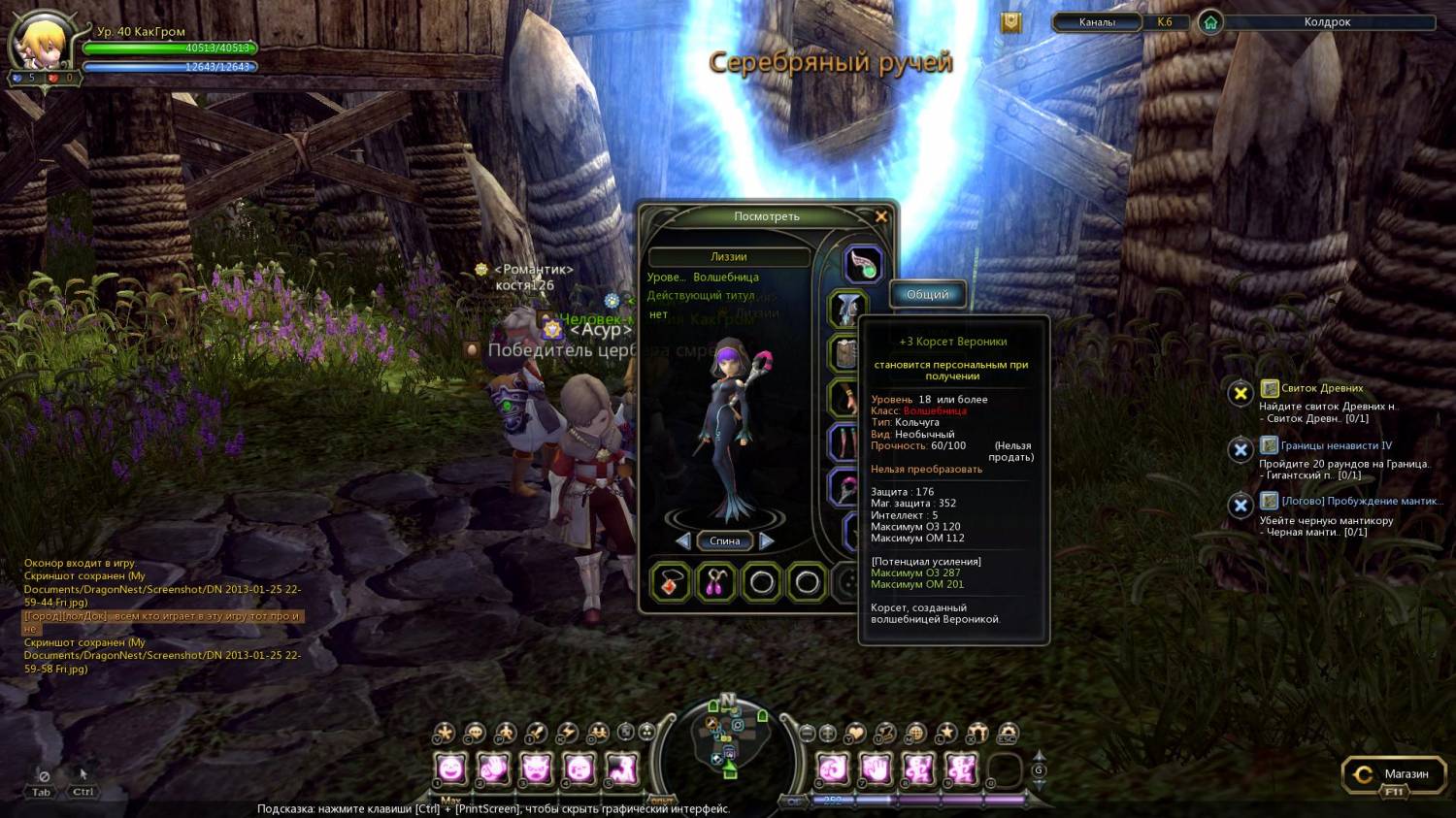Viewport: 1456px width, 818px height.
Task: Rotate character preview with right arrow
Action: coord(767,541)
